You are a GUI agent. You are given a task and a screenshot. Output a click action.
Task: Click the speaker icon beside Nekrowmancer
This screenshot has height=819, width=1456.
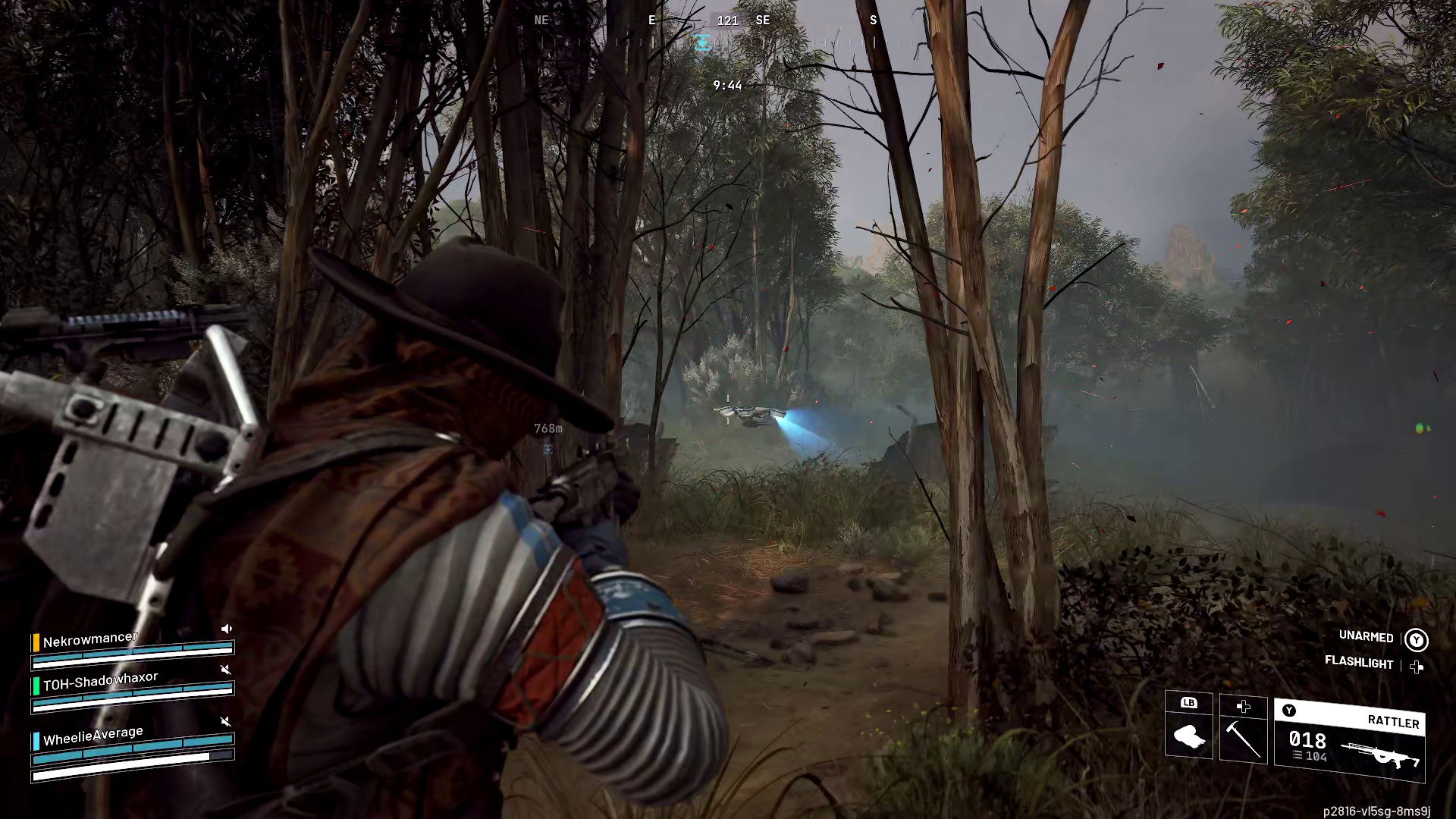tap(226, 629)
